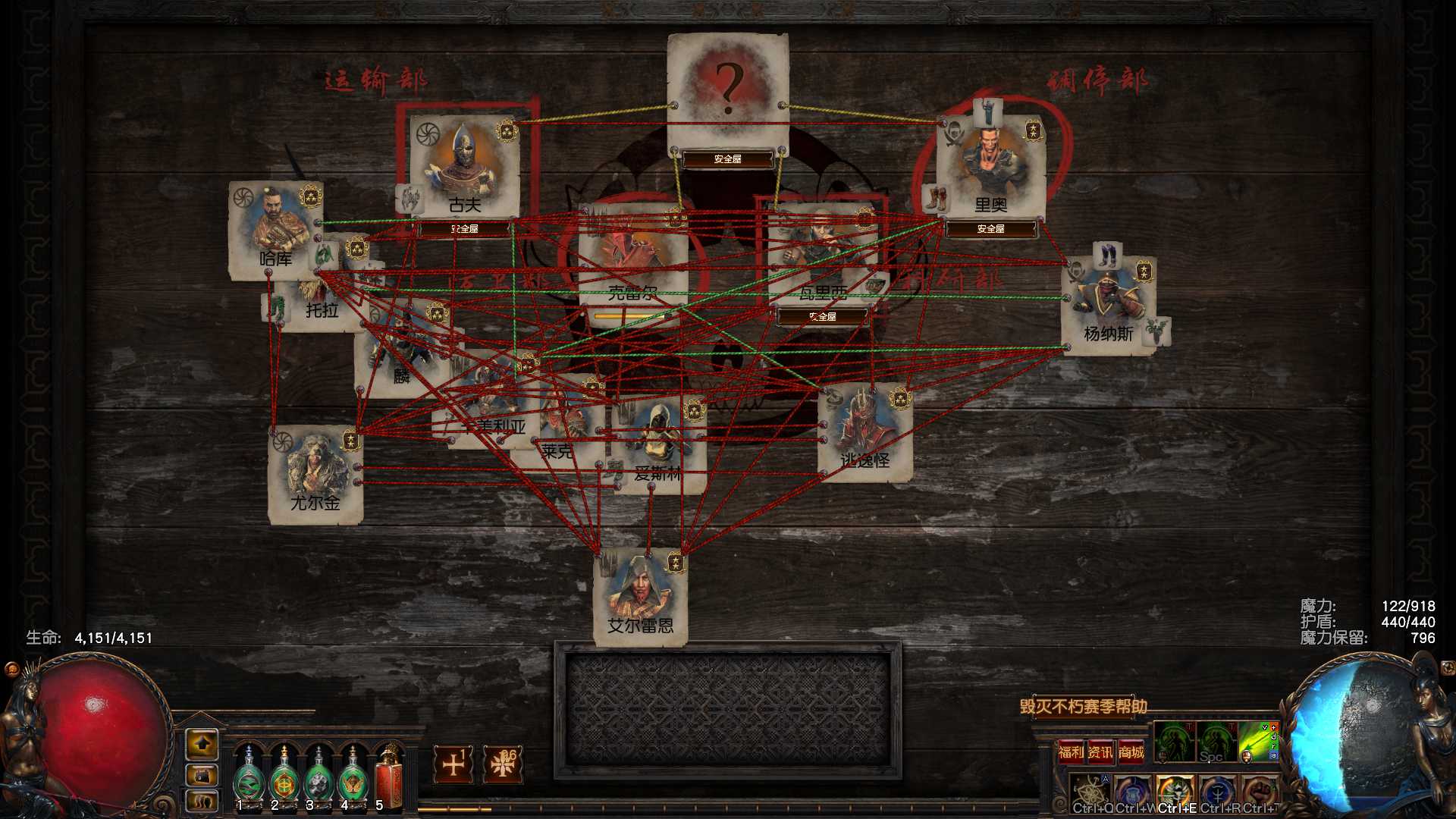This screenshot has height=819, width=1456.
Task: Click the 安全屋 button under 里奥
Action: tap(990, 228)
